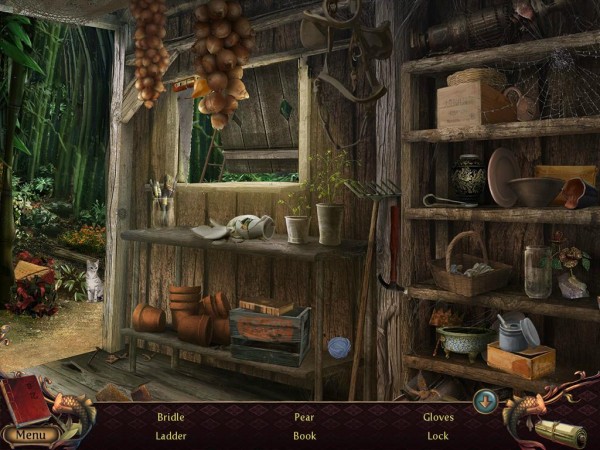Open the Menu button

[x=29, y=435]
